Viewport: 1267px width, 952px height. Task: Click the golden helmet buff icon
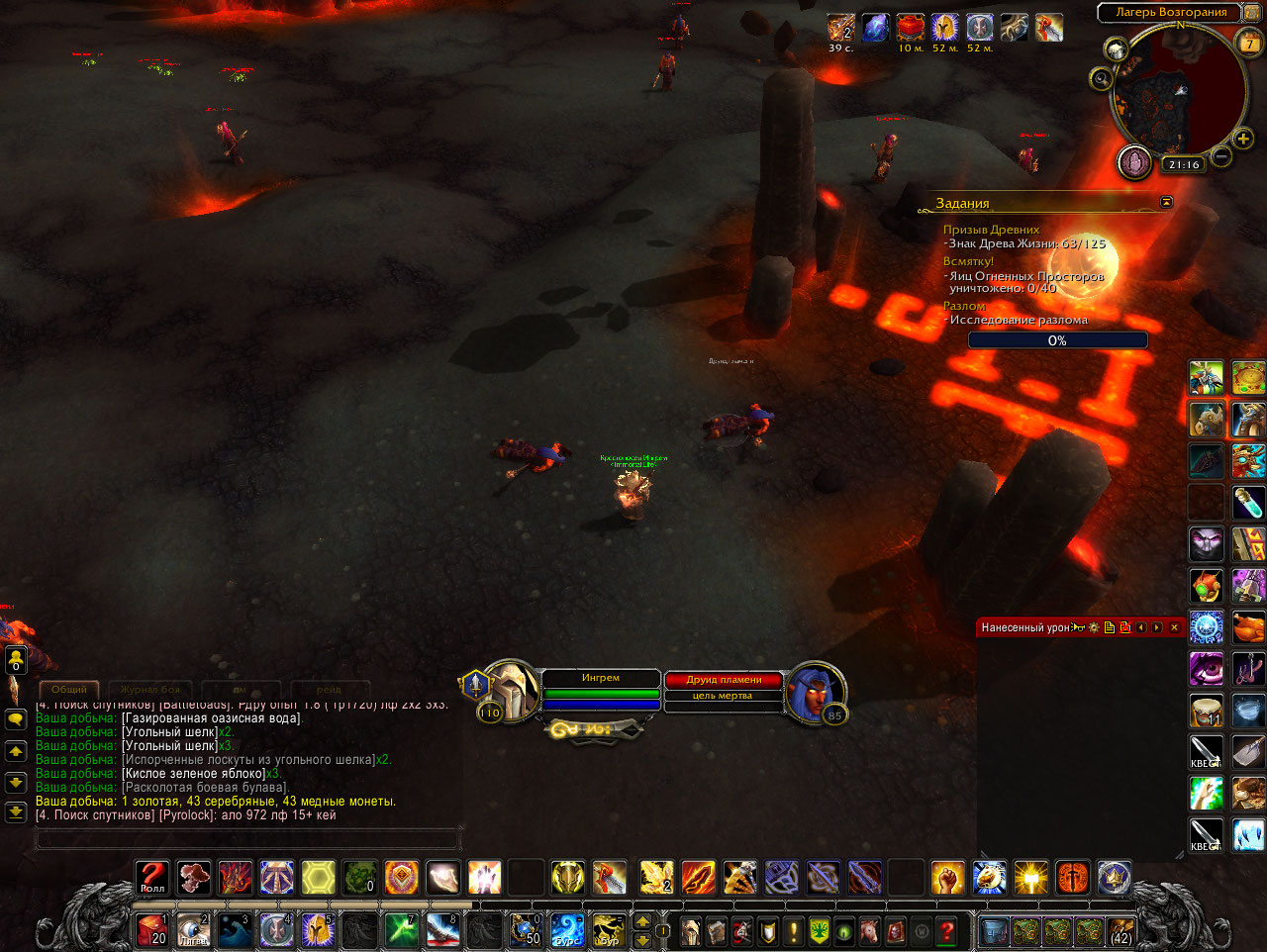point(944,28)
